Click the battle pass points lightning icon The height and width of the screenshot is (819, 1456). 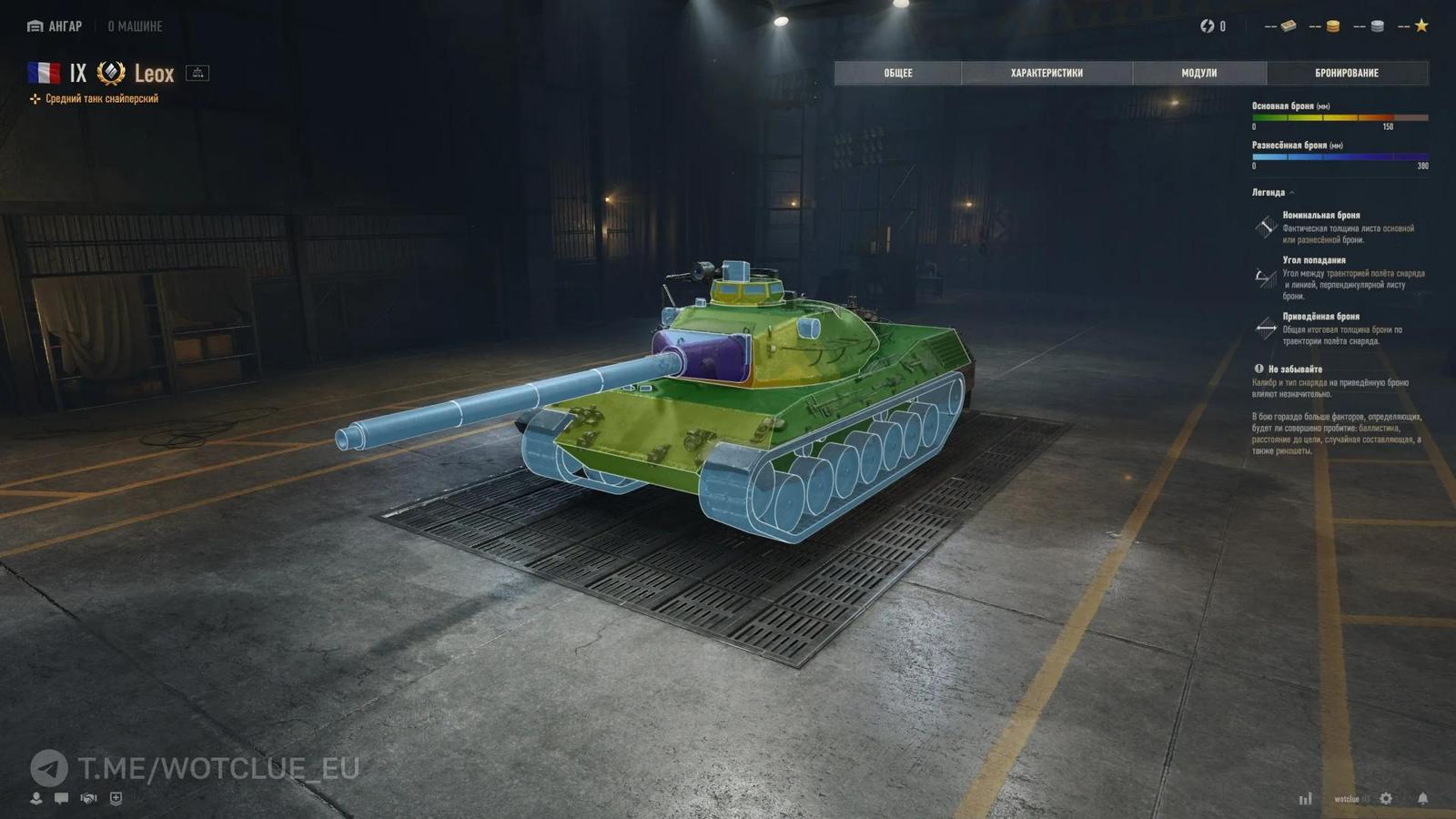point(1208,25)
